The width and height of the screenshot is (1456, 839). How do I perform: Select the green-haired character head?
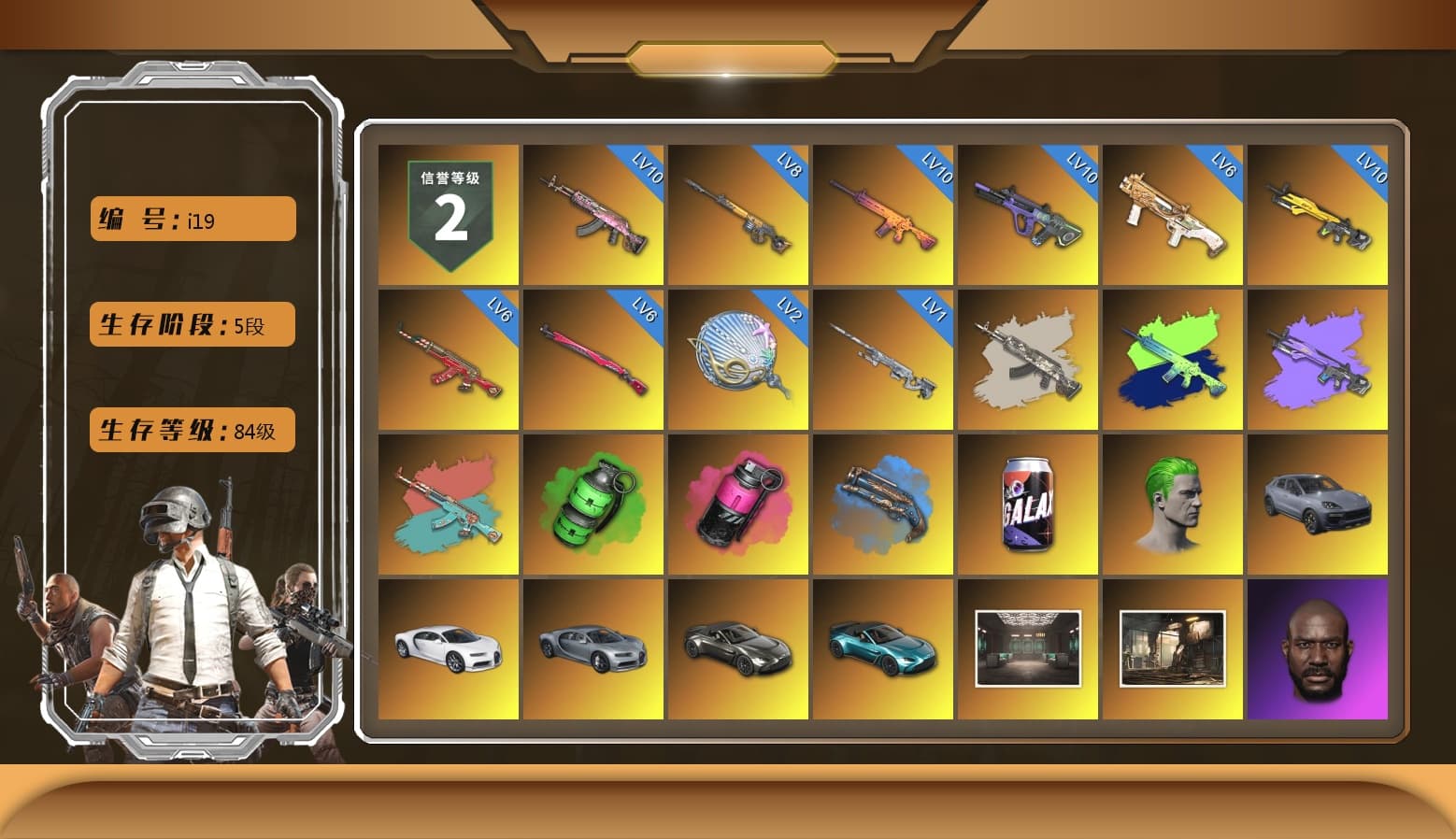coord(1173,505)
